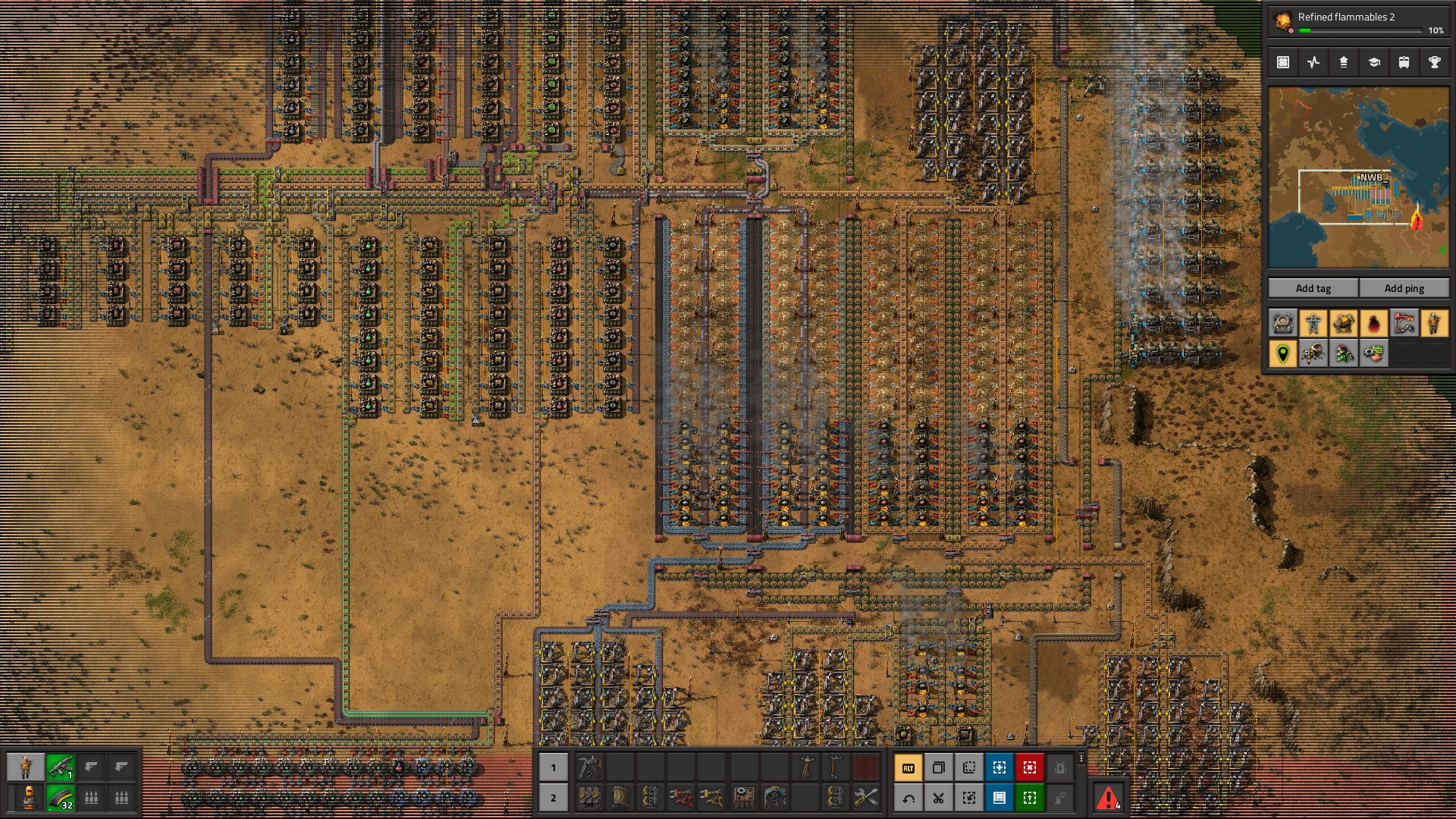1456x819 pixels.
Task: Toggle the pollution cloud map overlay
Action: click(1374, 324)
